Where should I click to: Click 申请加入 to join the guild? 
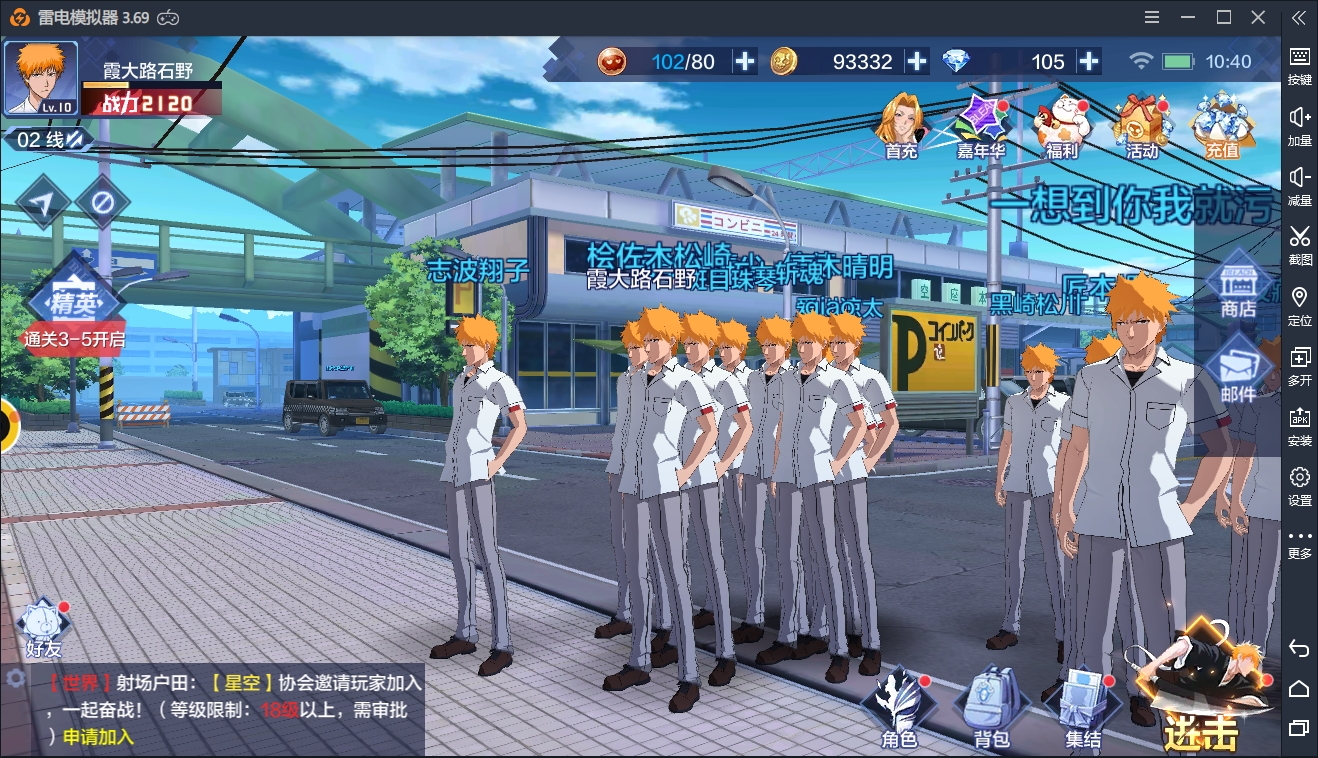(98, 738)
